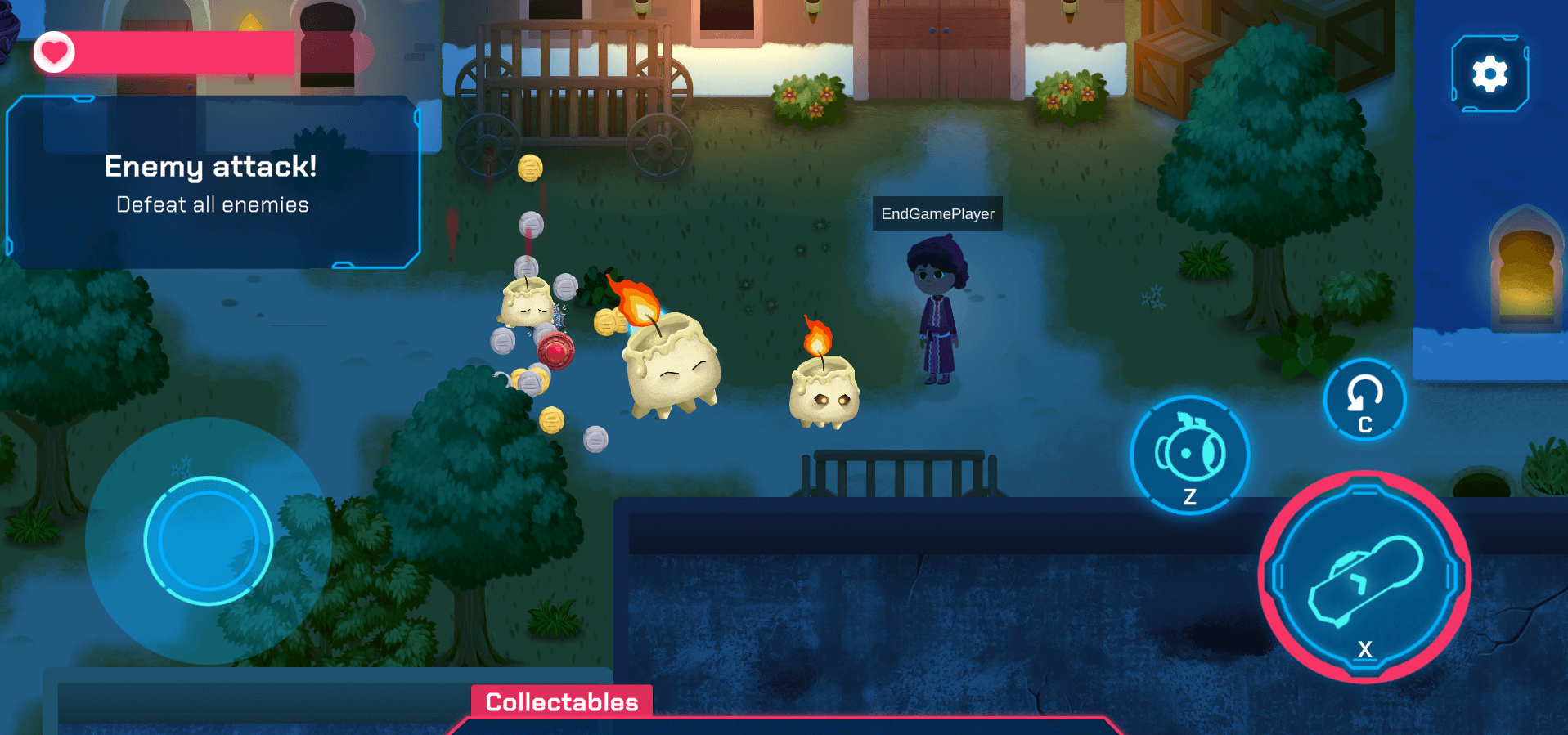This screenshot has width=1568, height=735.
Task: Tap the virtual joystick circle
Action: click(209, 540)
